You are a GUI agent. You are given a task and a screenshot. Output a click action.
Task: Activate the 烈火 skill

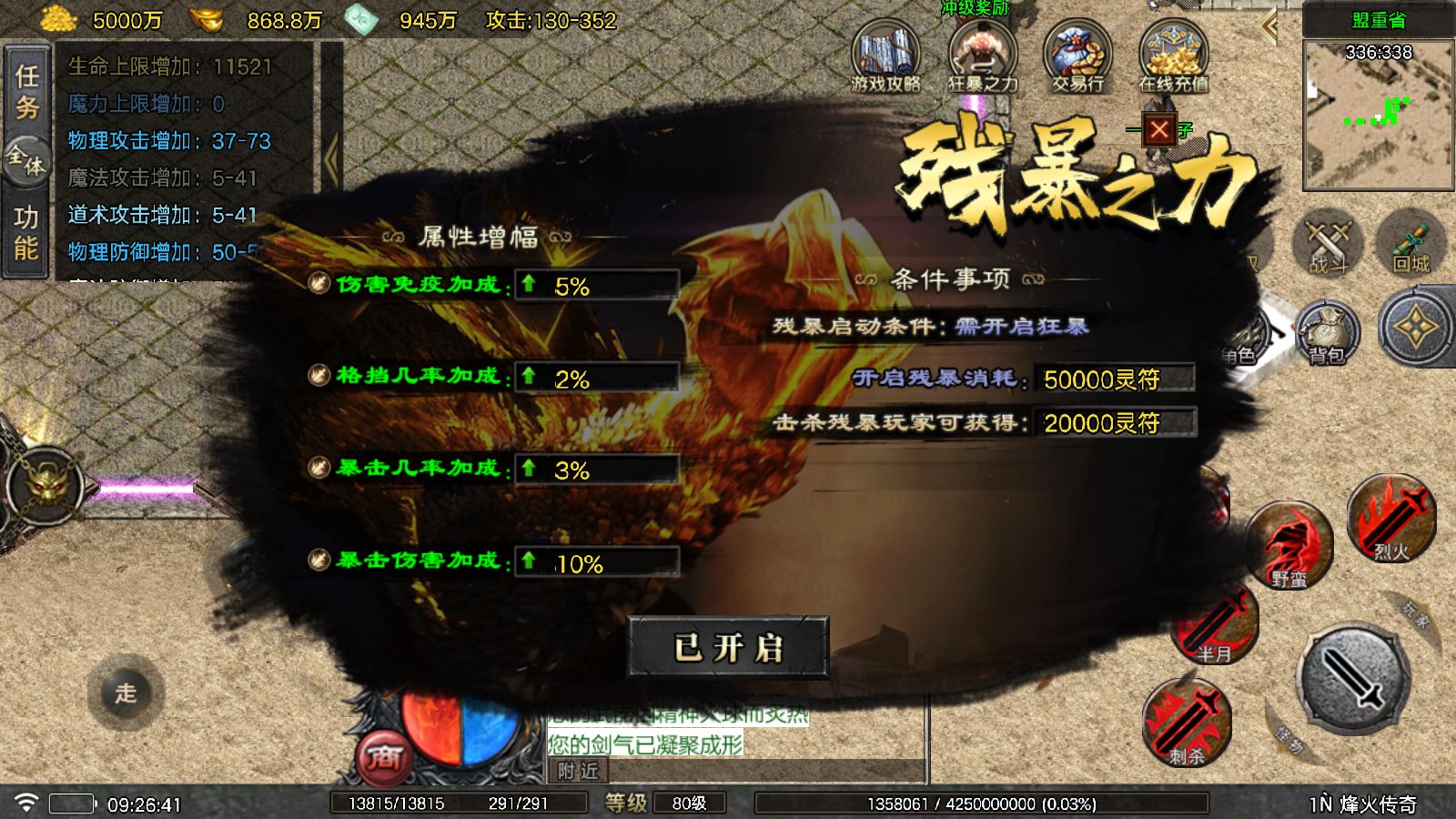tap(1390, 519)
